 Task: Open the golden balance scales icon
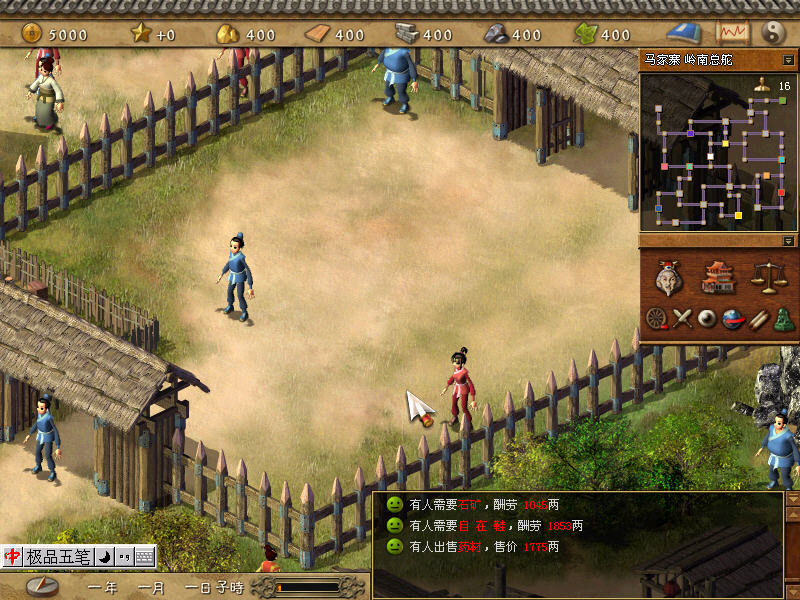(765, 277)
